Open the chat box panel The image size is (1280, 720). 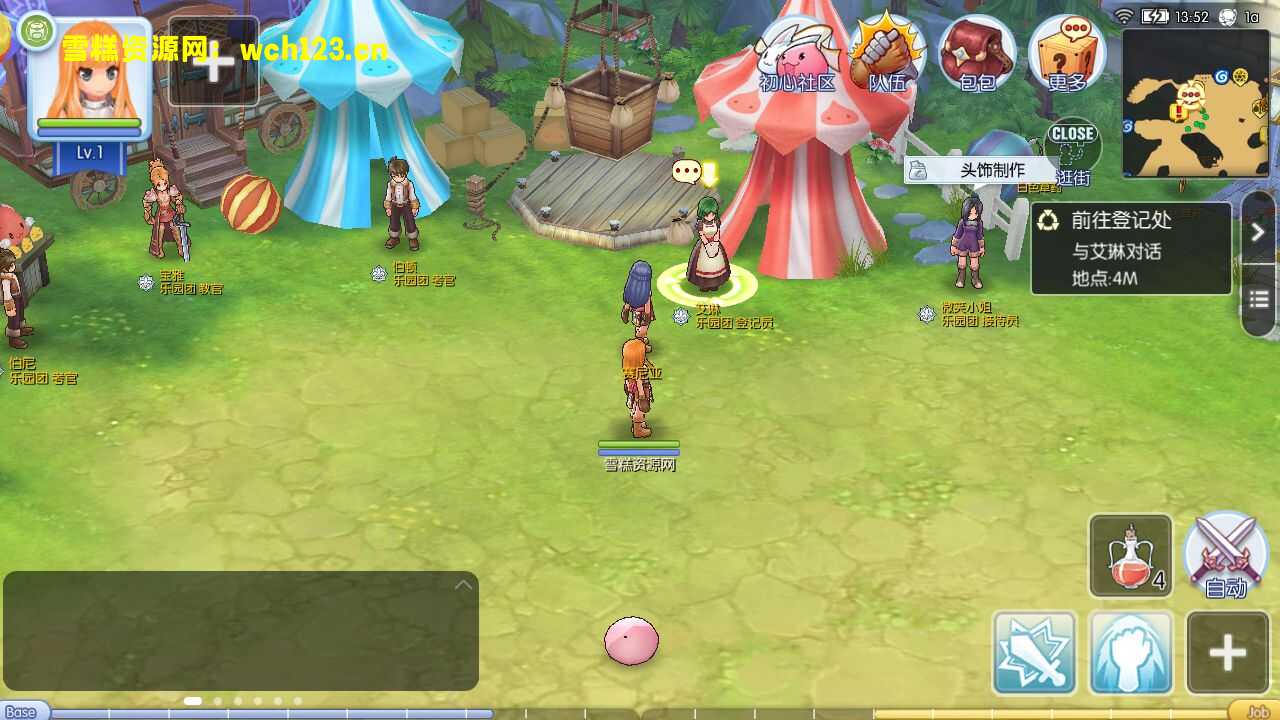click(240, 630)
